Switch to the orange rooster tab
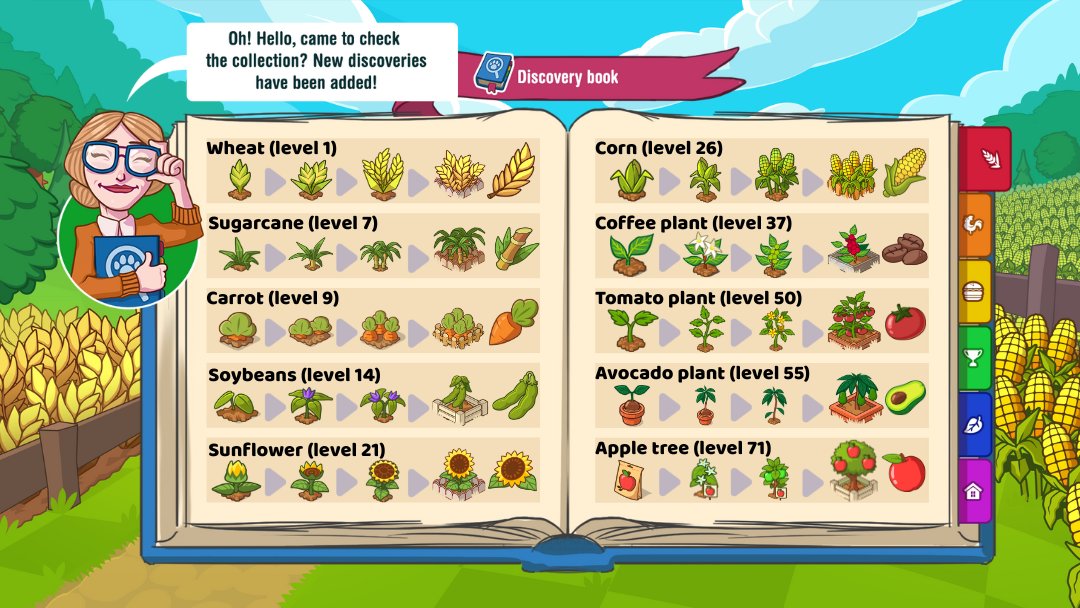 tap(976, 227)
